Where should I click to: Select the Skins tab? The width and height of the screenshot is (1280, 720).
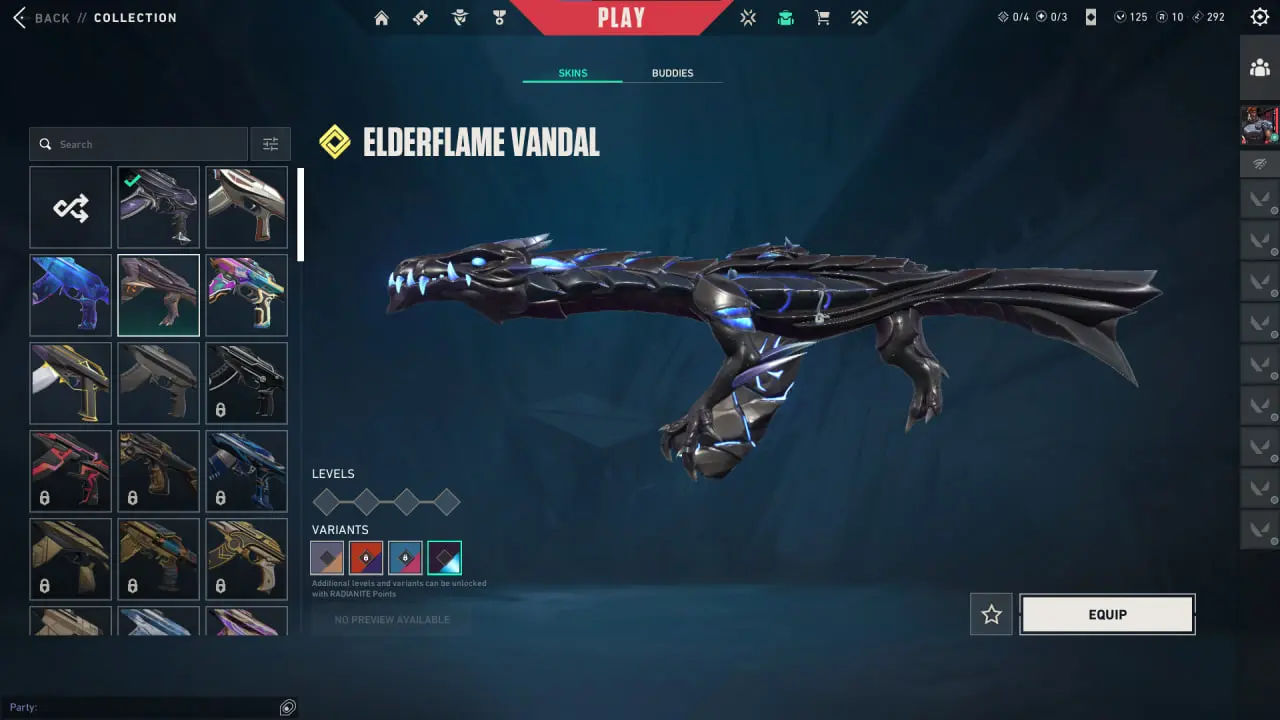(x=572, y=73)
